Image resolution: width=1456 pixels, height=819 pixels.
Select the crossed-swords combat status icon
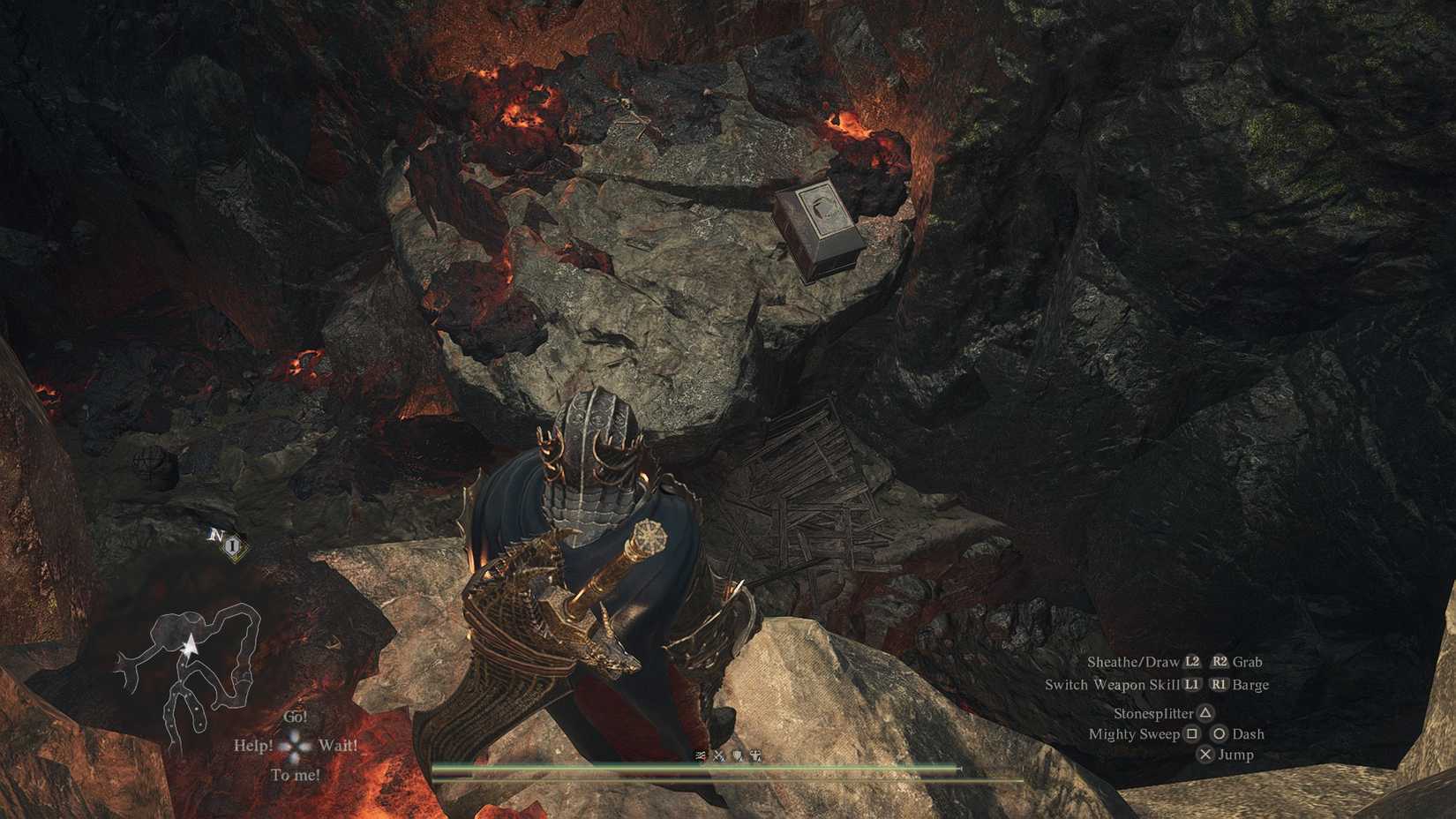coord(719,756)
